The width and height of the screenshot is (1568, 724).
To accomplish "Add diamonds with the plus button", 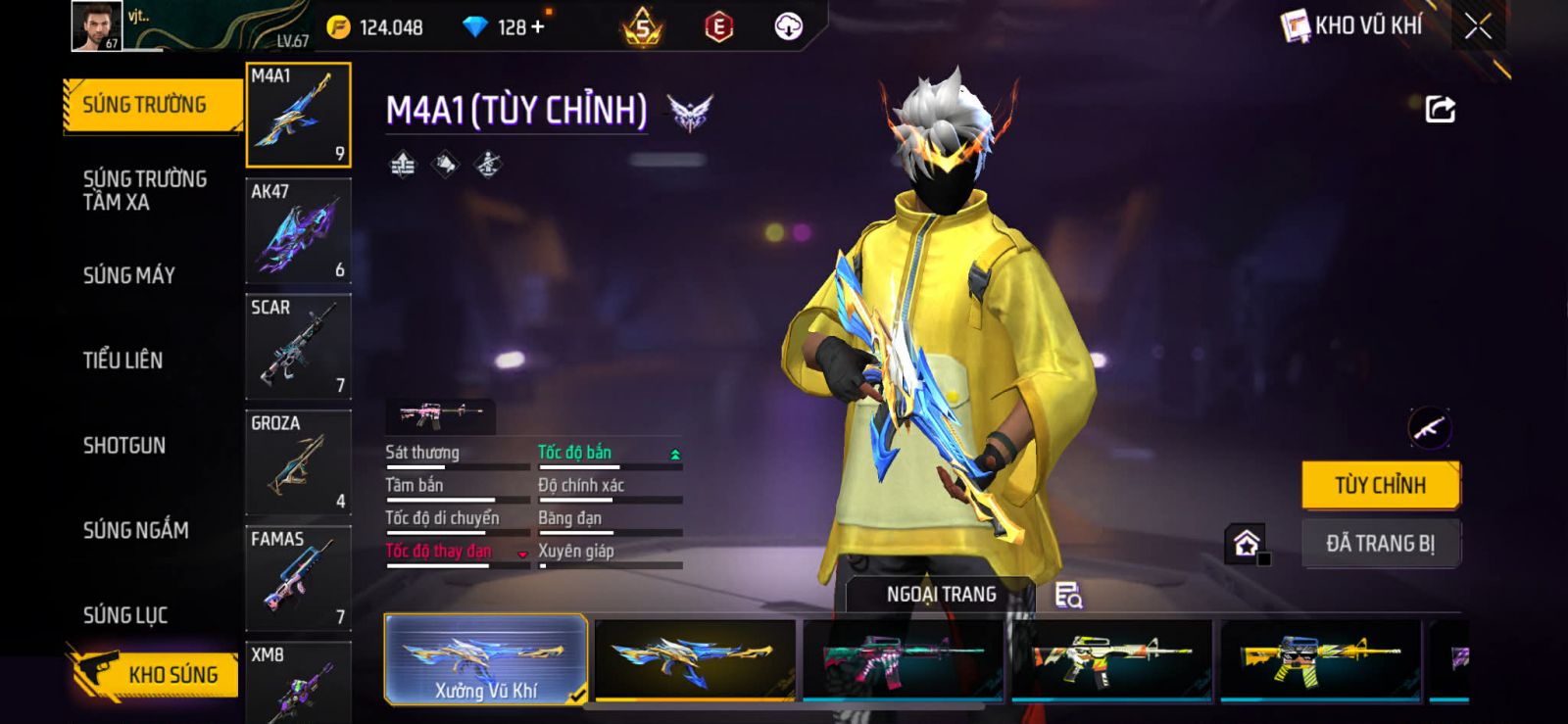I will pos(536,27).
